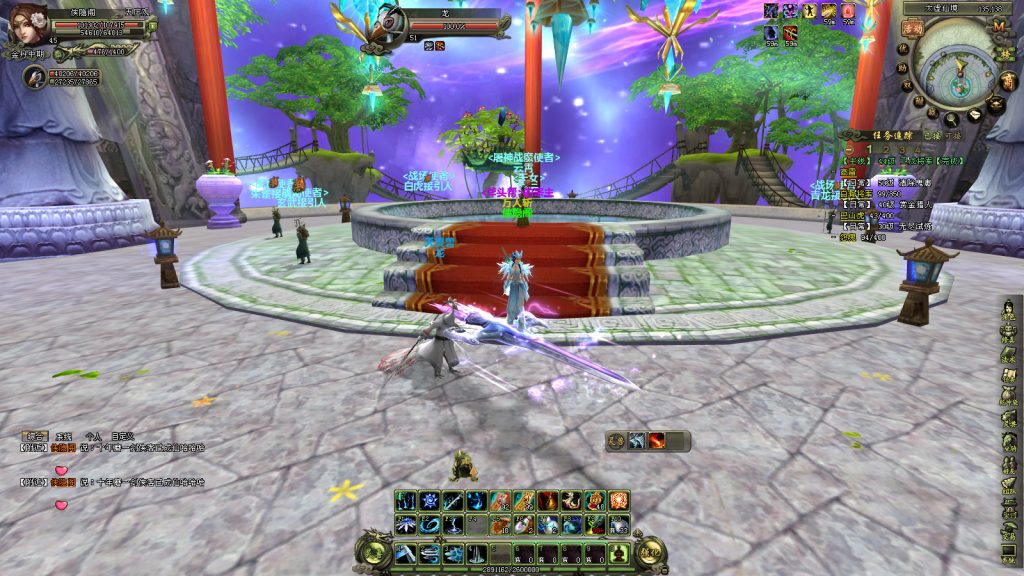Open the 活动 events button
Screen dimensions: 1024x576
pos(911,30)
